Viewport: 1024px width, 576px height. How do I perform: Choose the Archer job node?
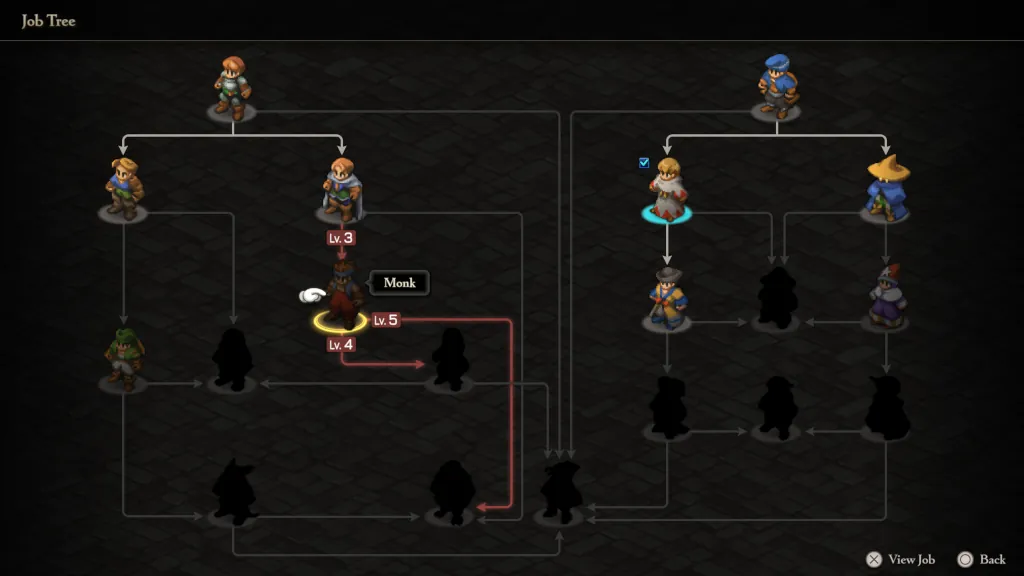tap(124, 189)
